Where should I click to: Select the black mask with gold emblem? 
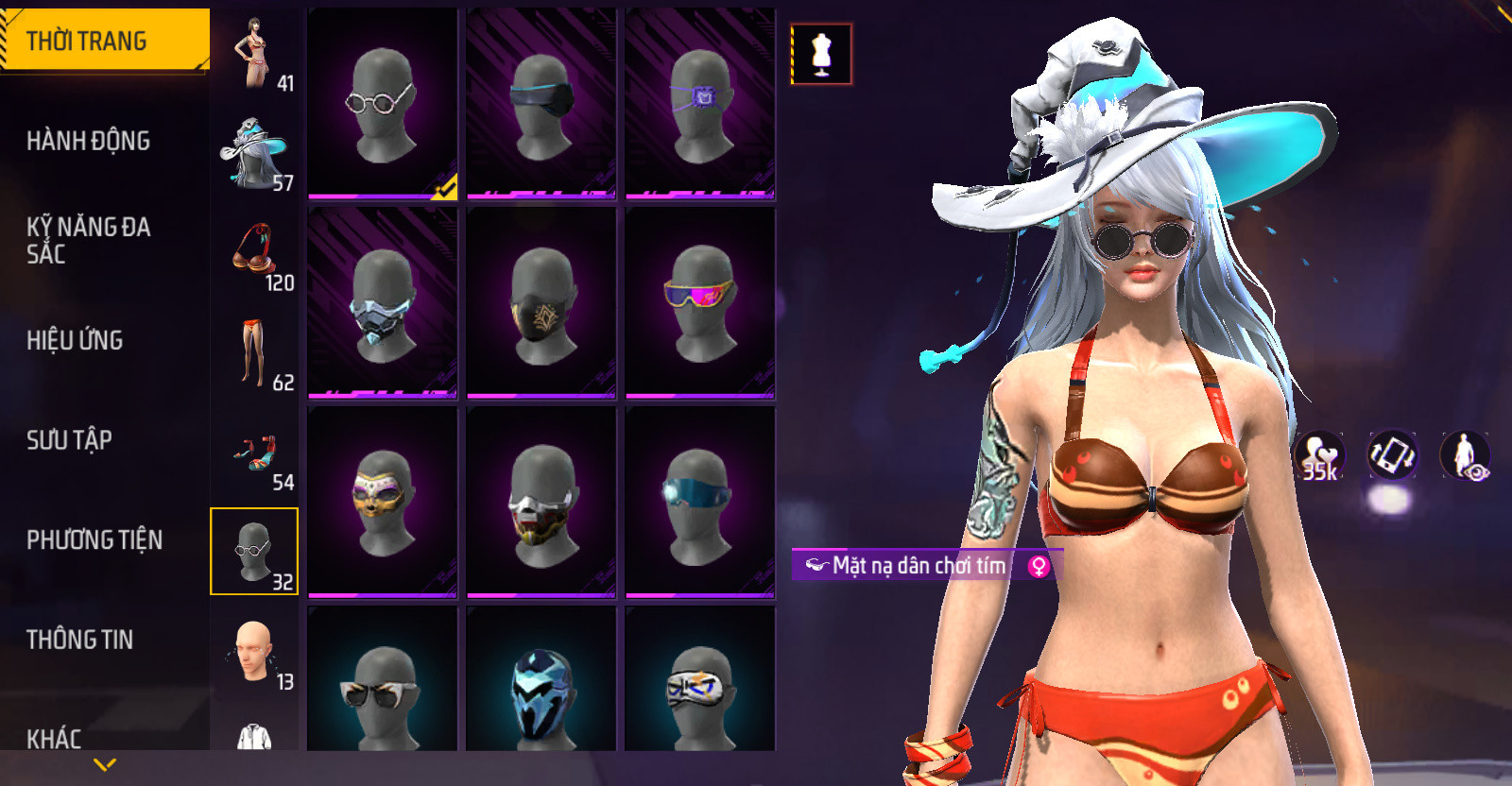pos(541,303)
